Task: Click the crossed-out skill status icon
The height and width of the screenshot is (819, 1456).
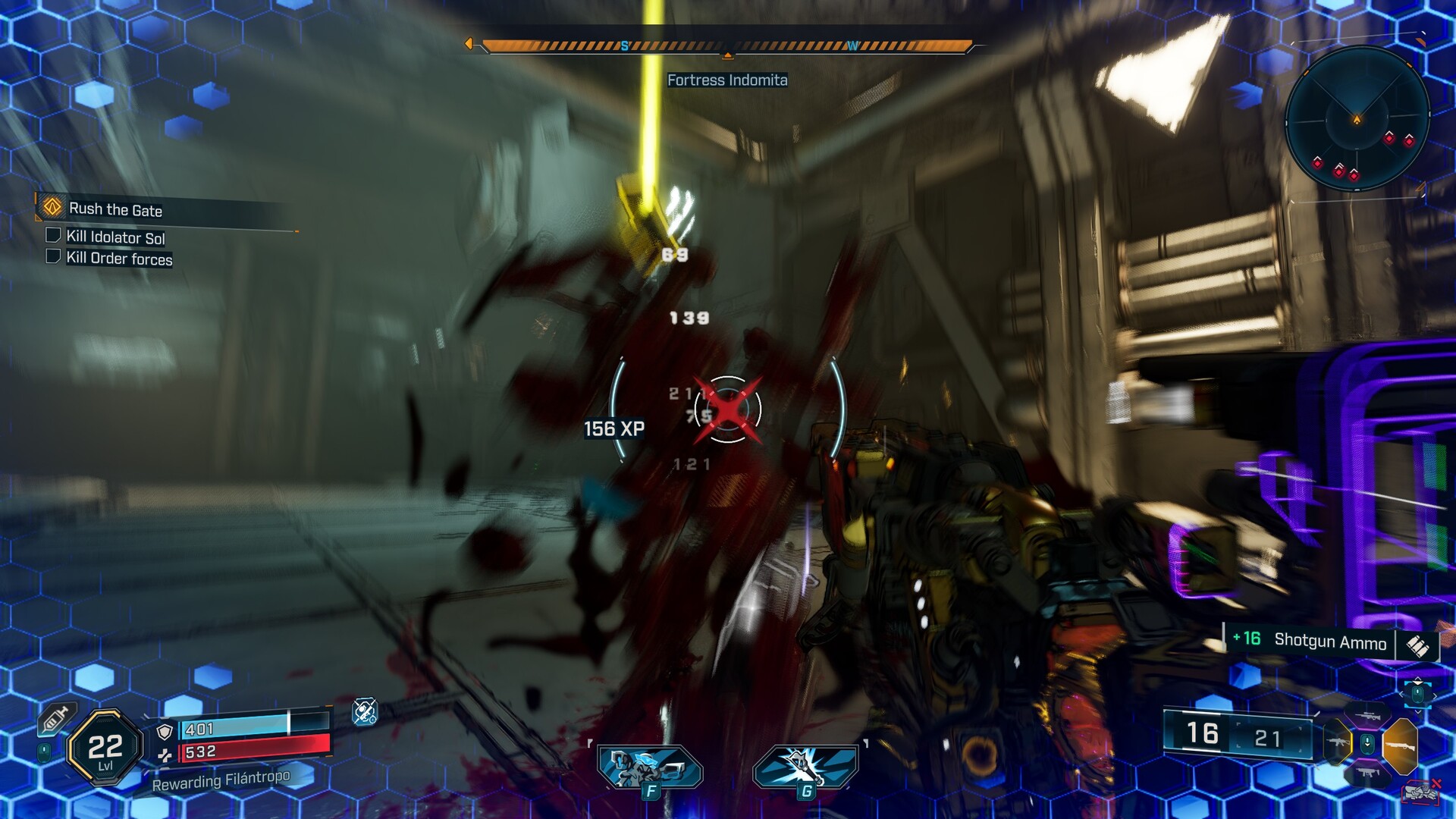Action: pos(365,711)
